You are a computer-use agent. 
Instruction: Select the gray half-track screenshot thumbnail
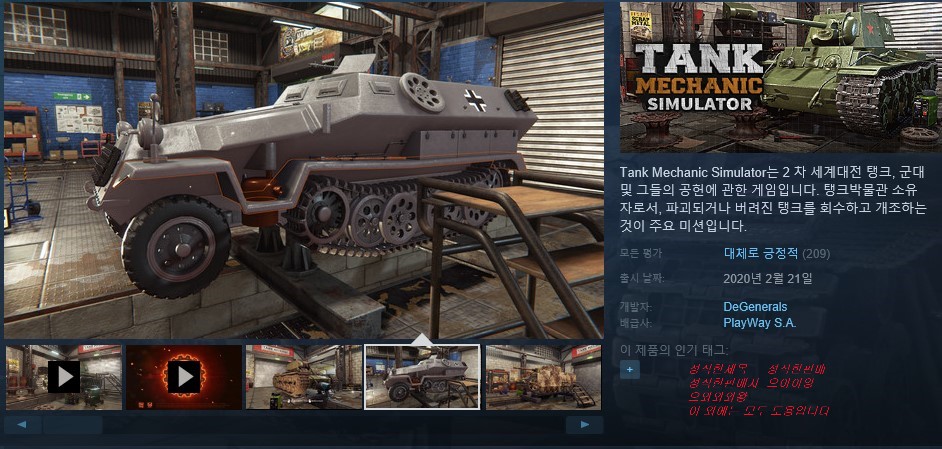422,377
